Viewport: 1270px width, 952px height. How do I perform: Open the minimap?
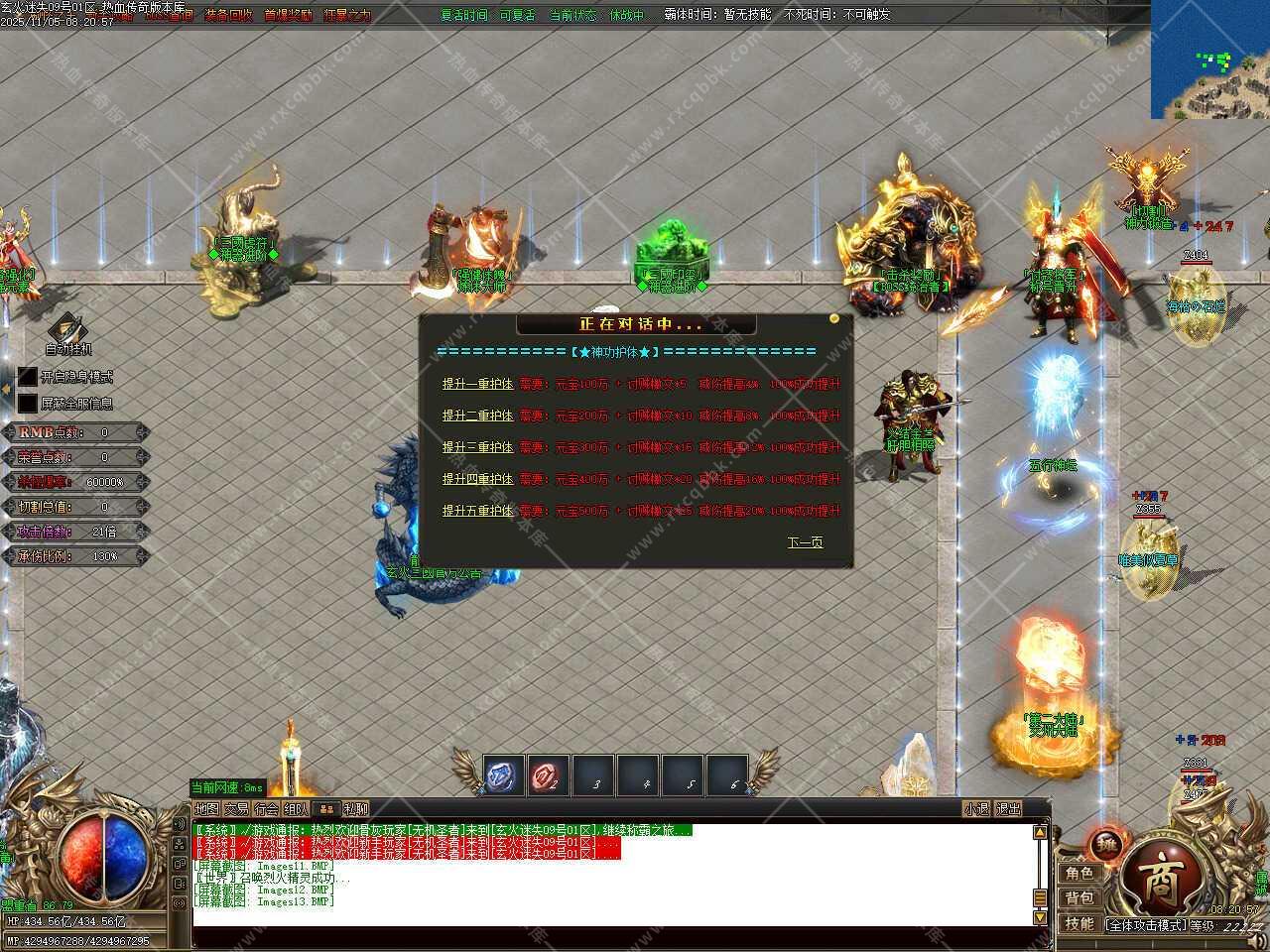tap(1209, 59)
